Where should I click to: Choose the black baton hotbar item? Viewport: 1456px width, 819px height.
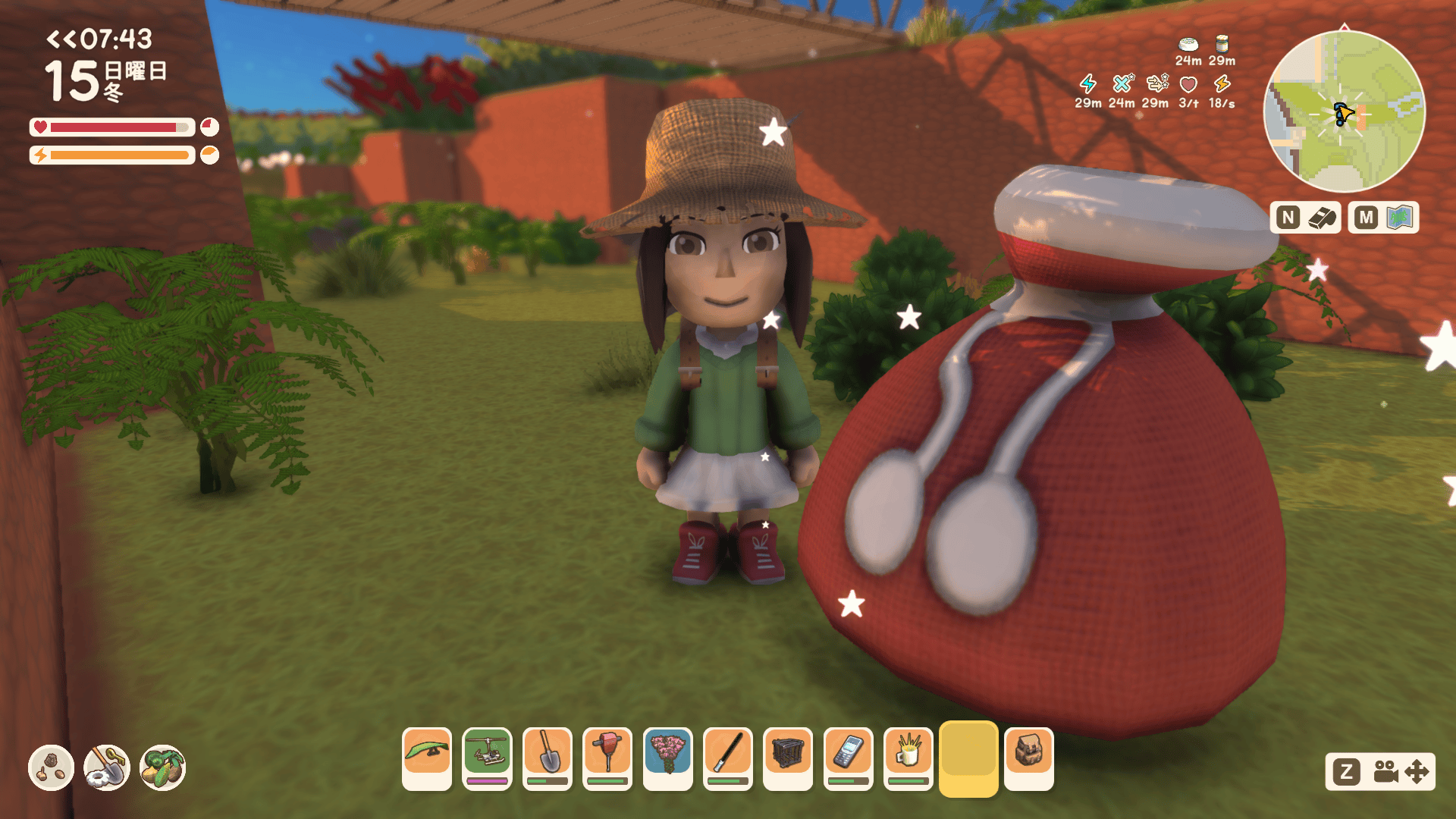click(x=728, y=758)
